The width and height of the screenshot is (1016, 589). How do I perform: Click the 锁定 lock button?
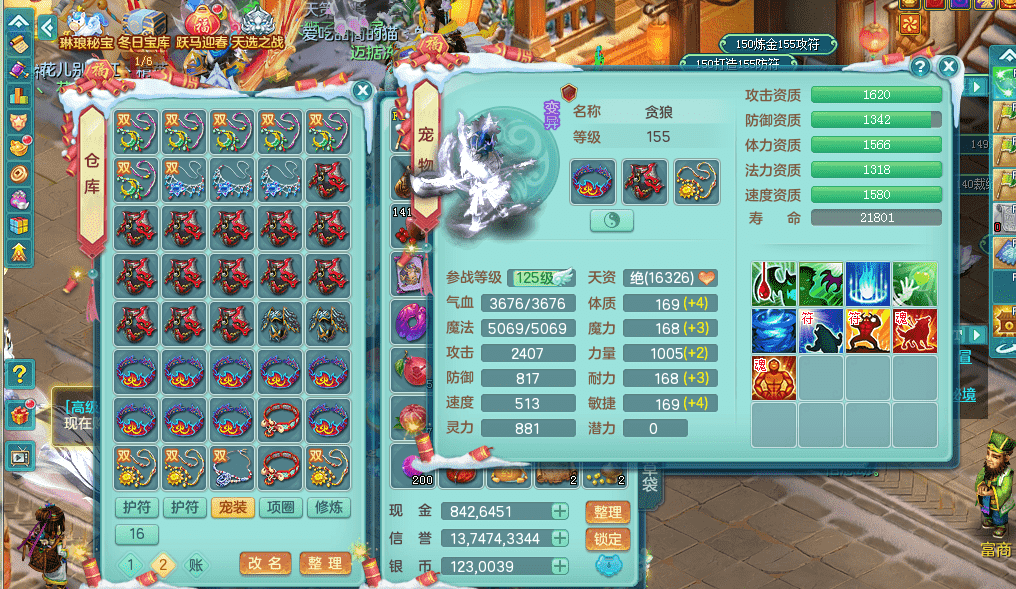click(607, 539)
